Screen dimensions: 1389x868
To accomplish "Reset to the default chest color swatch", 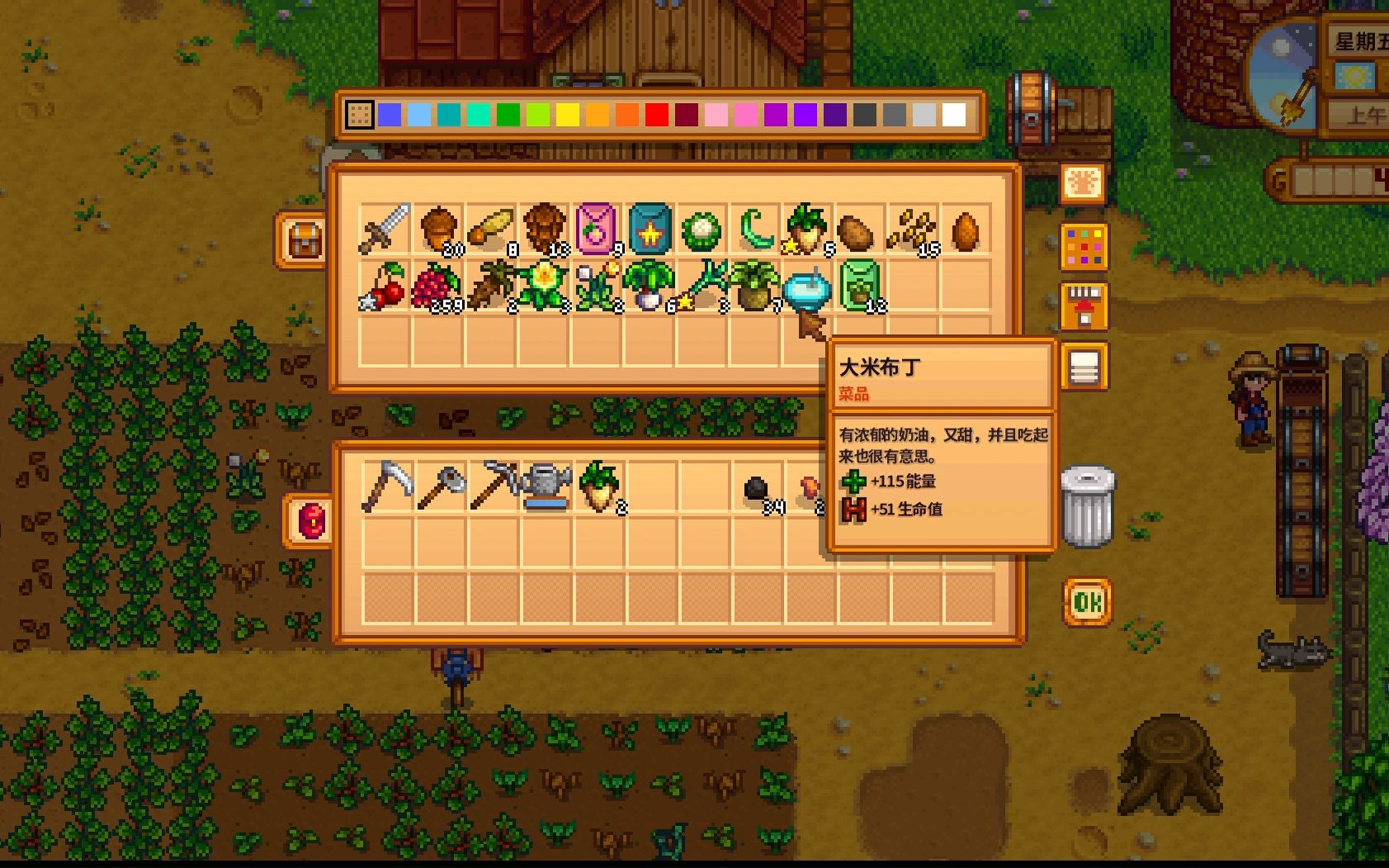I will (359, 115).
